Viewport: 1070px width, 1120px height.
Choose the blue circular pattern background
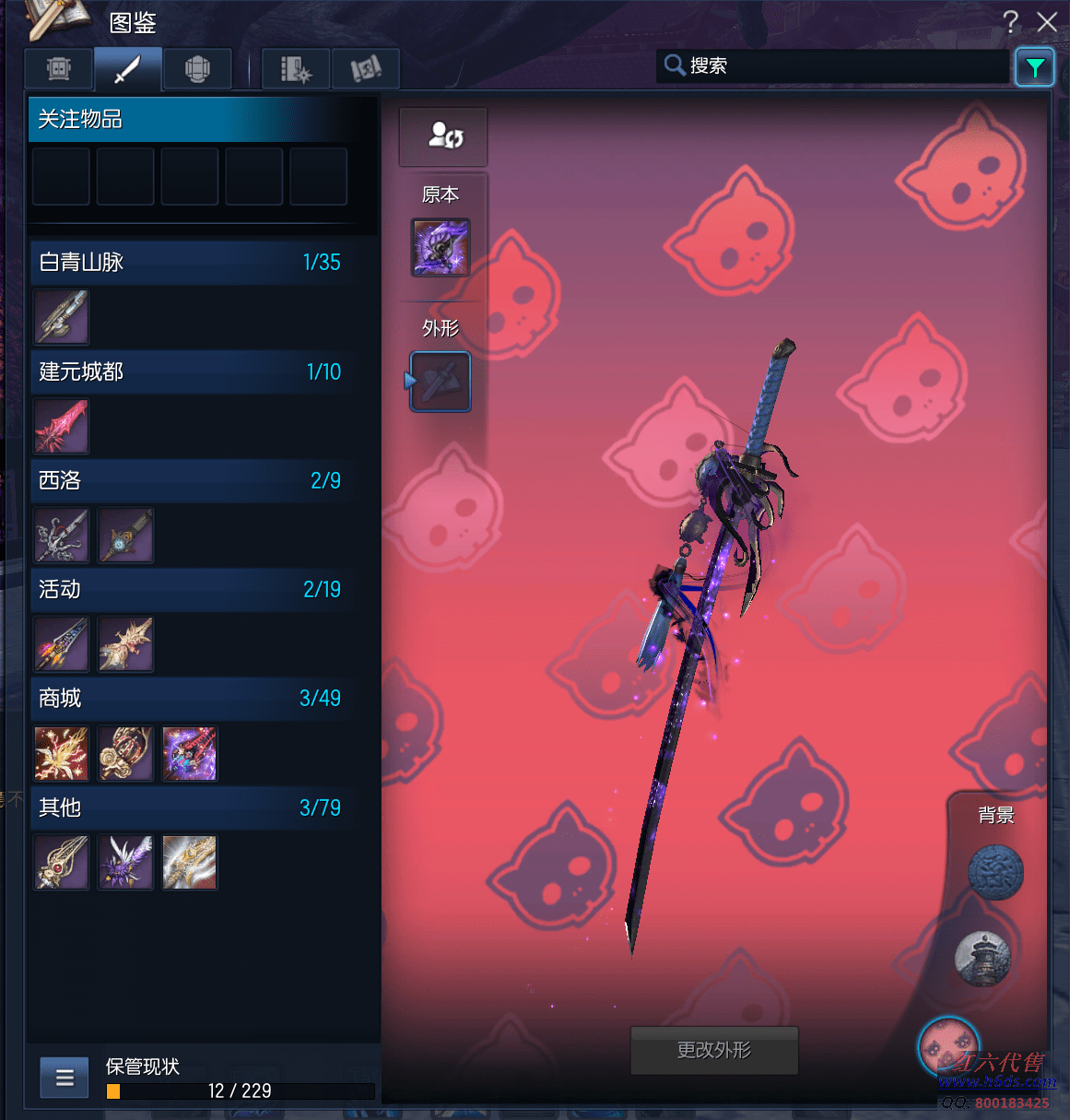tap(995, 872)
